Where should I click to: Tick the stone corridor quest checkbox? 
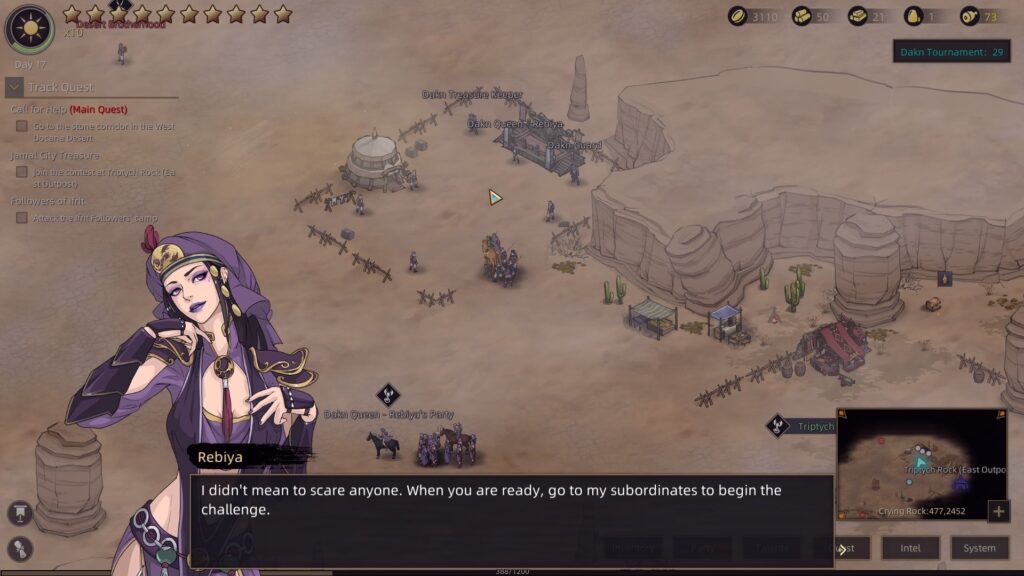(22, 127)
